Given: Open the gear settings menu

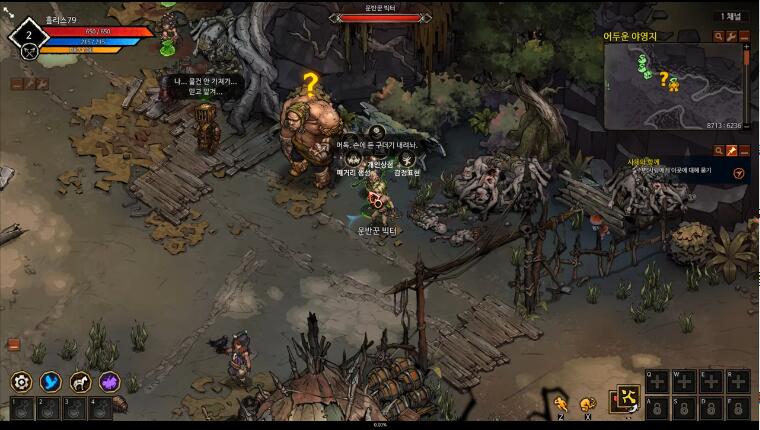Looking at the screenshot, I should pos(21,381).
